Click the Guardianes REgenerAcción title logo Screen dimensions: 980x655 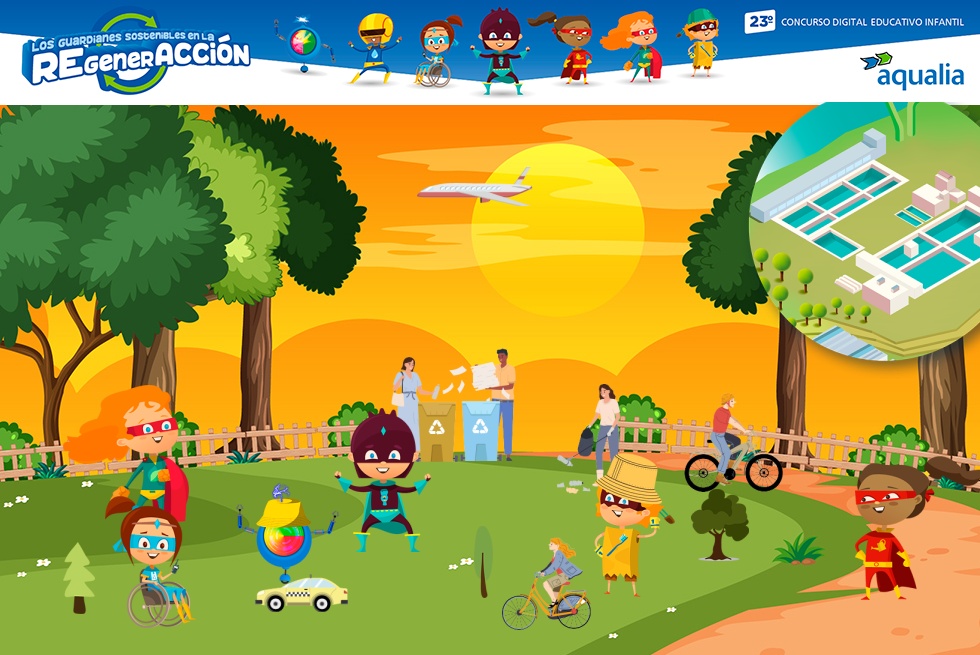point(136,55)
